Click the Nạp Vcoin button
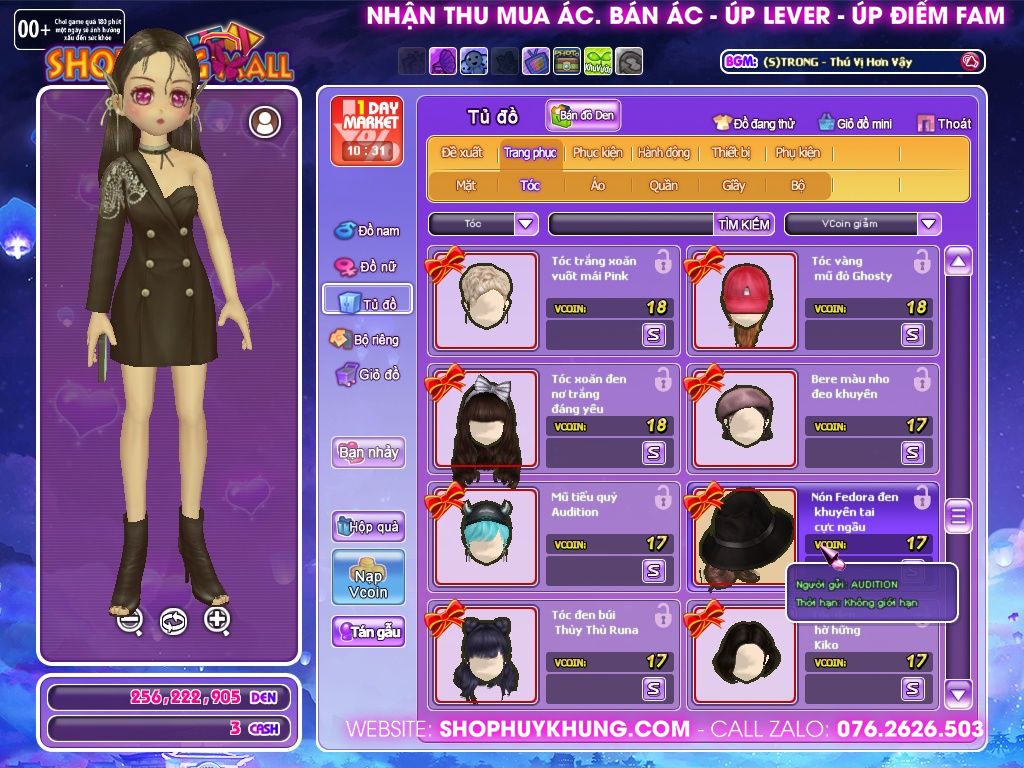 coord(368,577)
